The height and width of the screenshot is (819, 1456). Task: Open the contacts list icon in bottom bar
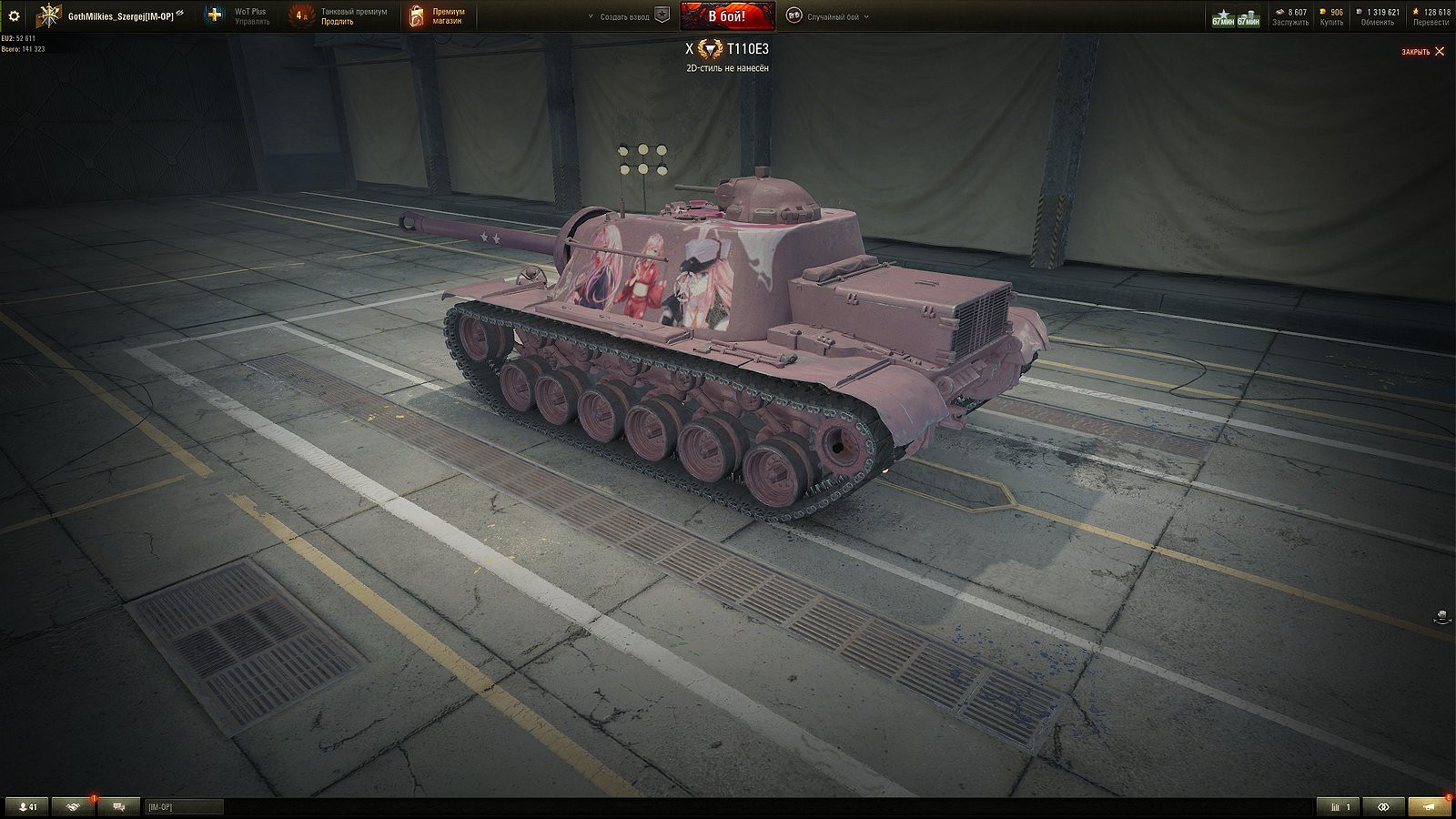(25, 806)
